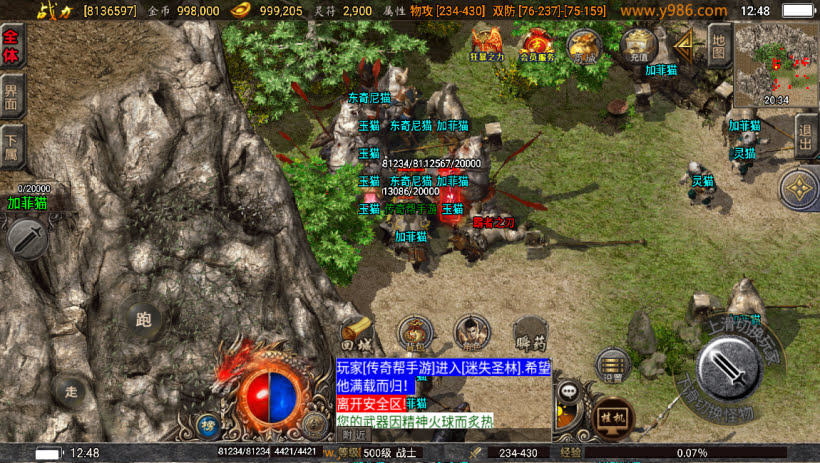The height and width of the screenshot is (463, 820).
Task: Open the 狂暴之力 icon
Action: click(487, 45)
